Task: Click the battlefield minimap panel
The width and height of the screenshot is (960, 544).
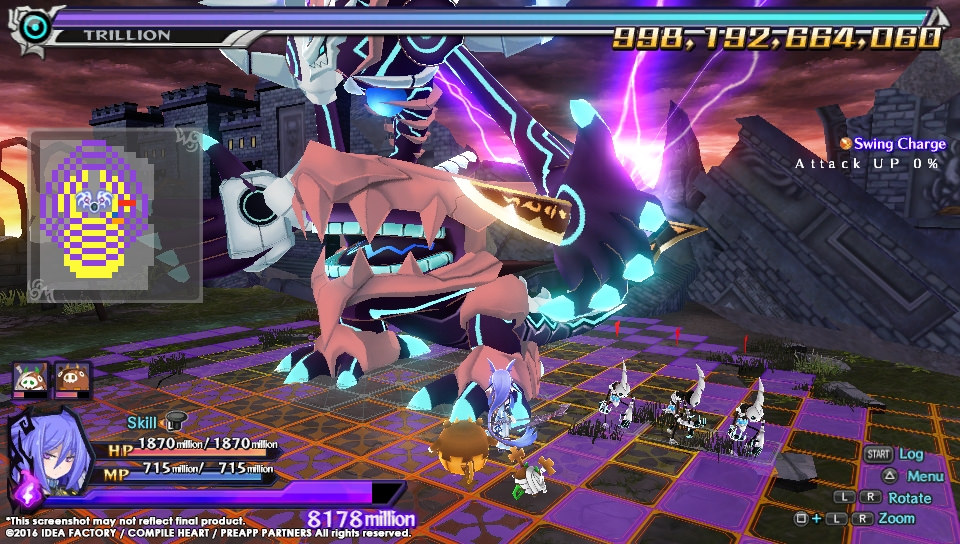Action: coord(116,215)
